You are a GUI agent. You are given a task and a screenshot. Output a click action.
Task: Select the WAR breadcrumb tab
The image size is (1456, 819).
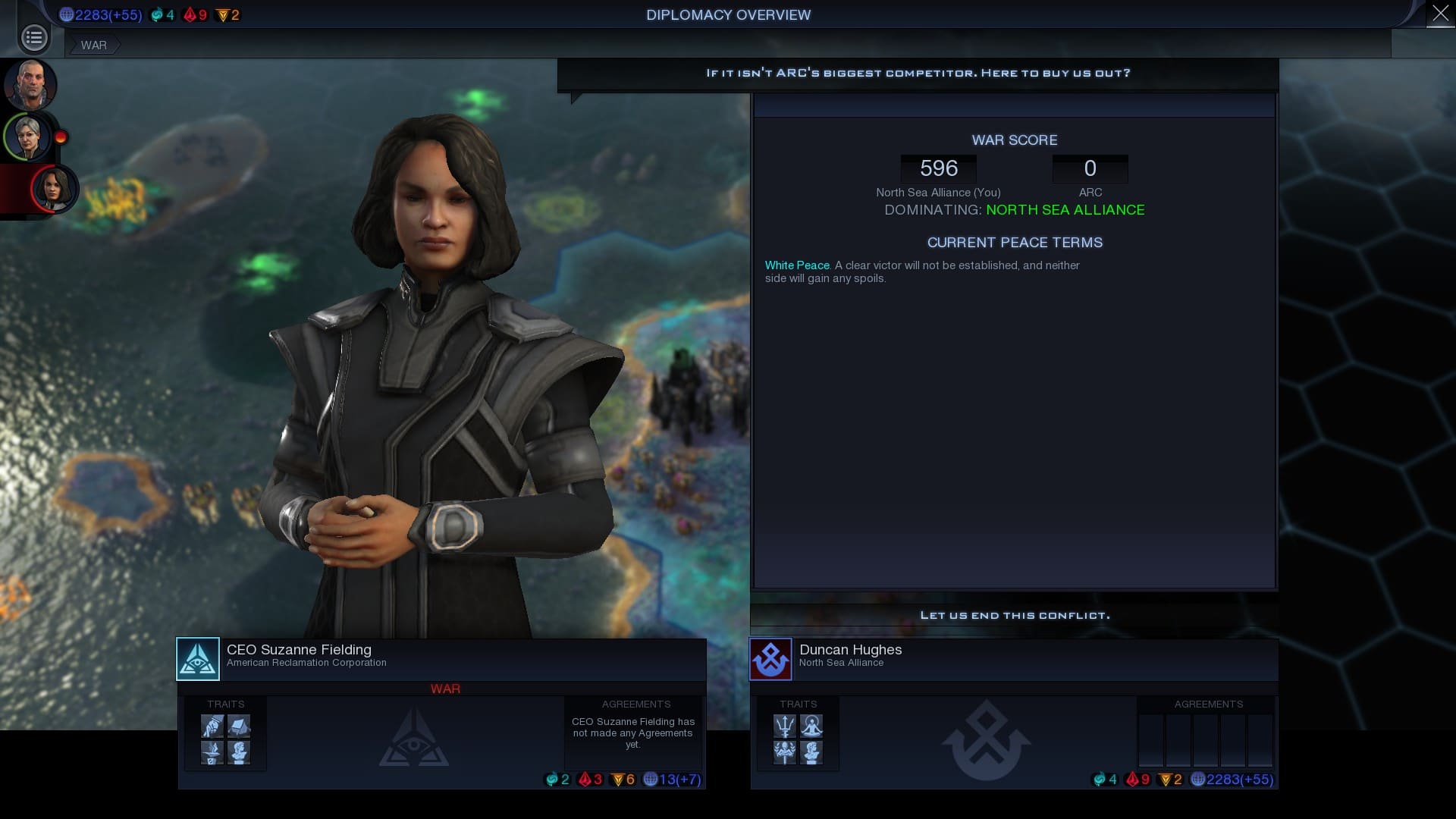coord(94,45)
